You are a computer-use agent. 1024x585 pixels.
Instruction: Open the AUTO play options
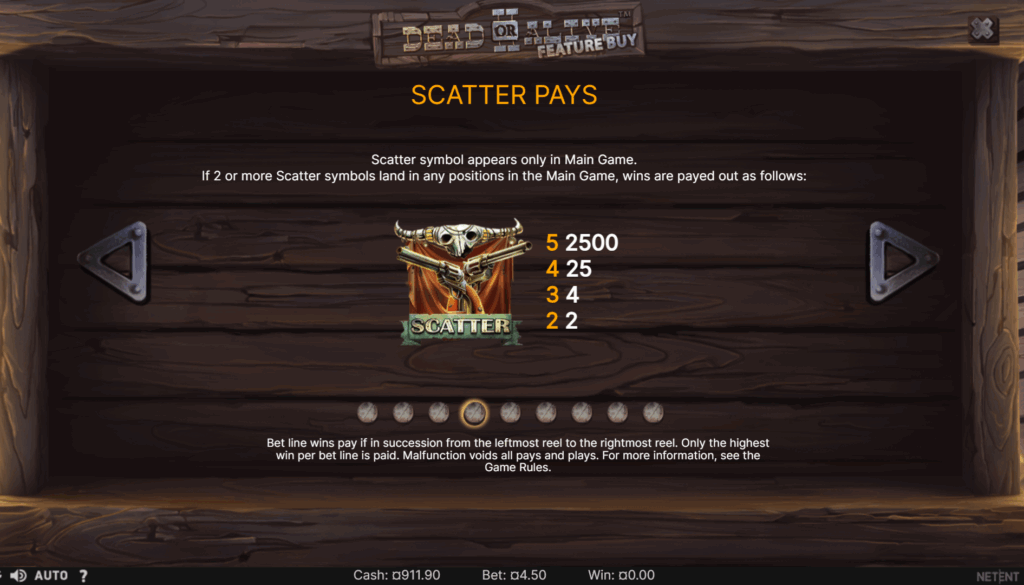tap(51, 576)
